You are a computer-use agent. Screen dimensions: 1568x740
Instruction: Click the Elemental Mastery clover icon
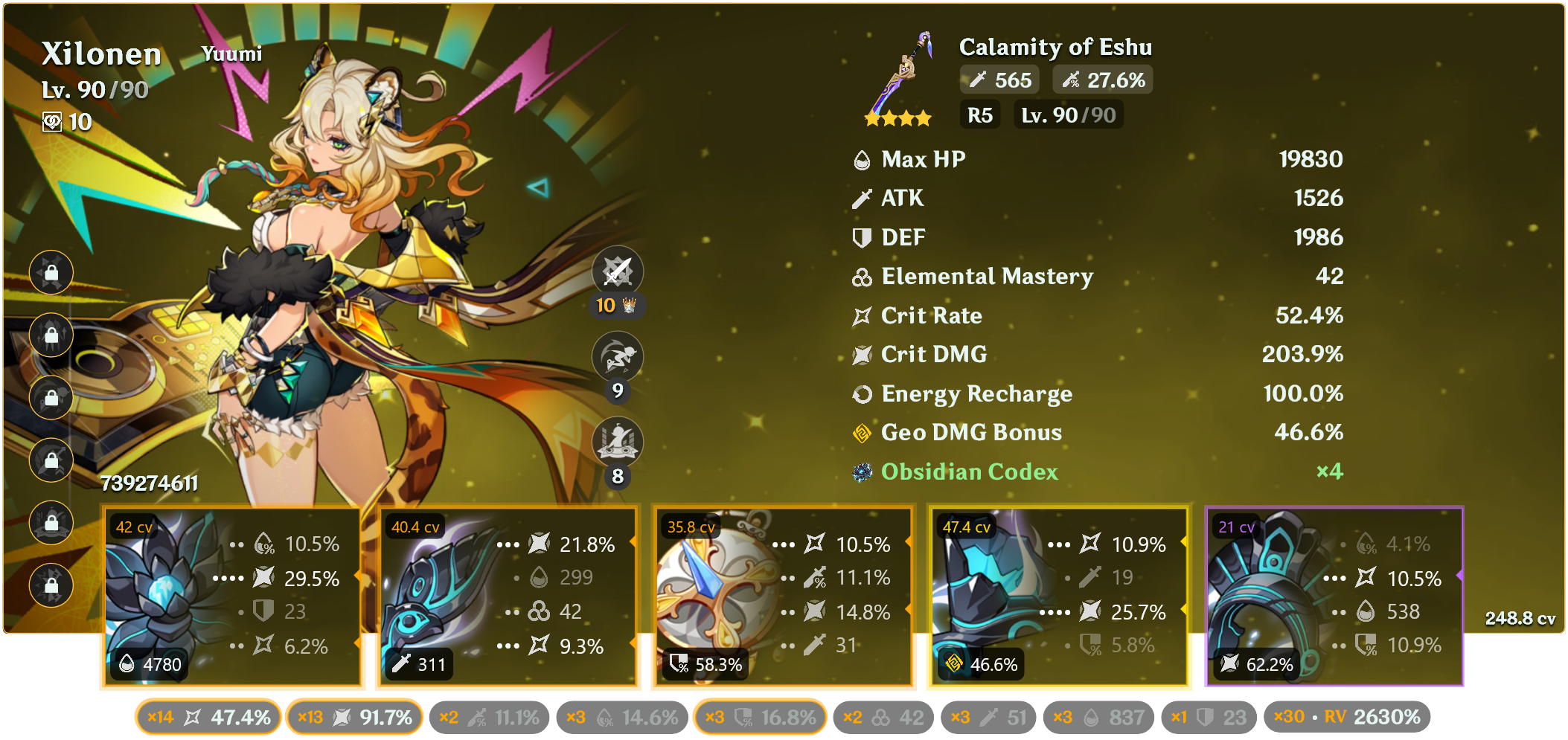862,277
